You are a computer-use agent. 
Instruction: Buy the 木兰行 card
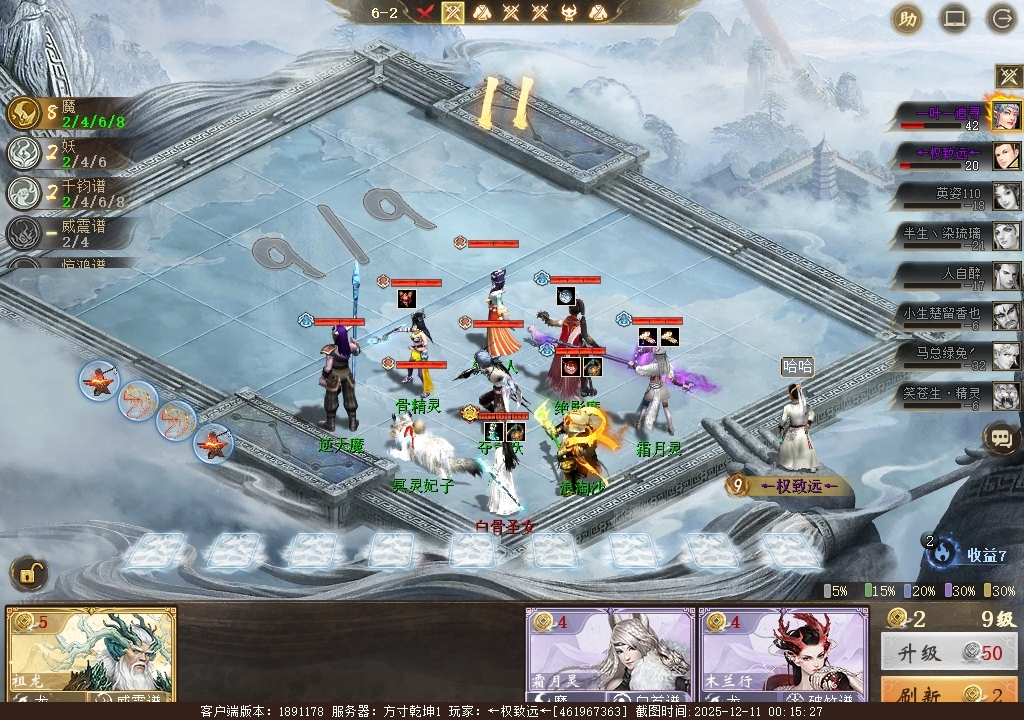[783, 654]
